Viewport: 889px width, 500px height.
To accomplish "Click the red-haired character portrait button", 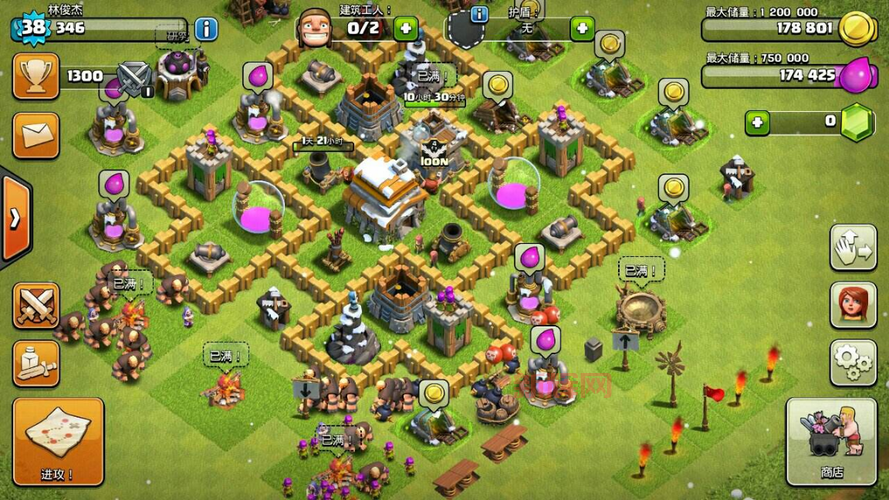I will [852, 305].
